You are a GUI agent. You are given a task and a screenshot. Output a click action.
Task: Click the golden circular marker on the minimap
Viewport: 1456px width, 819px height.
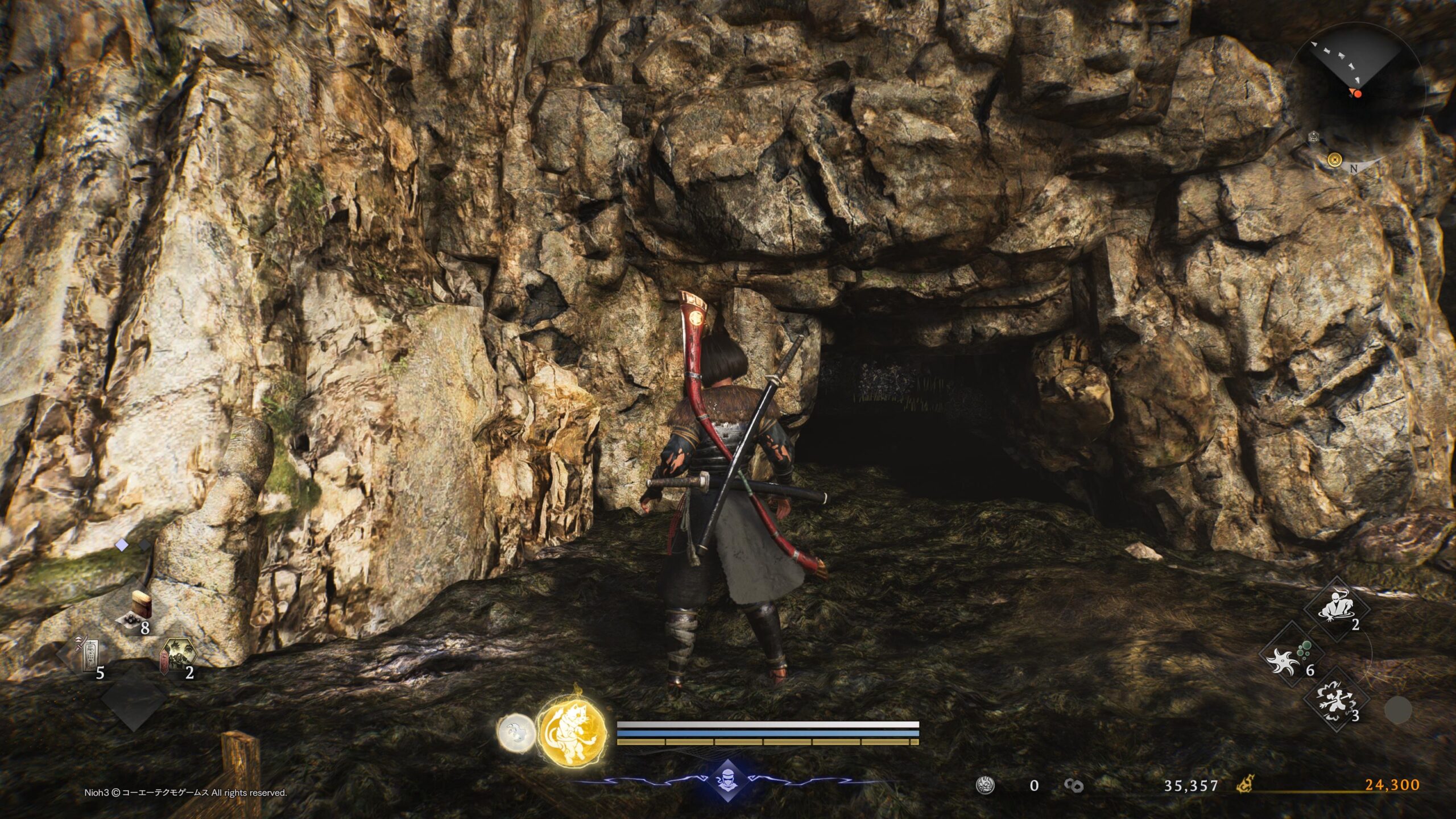[x=1334, y=160]
